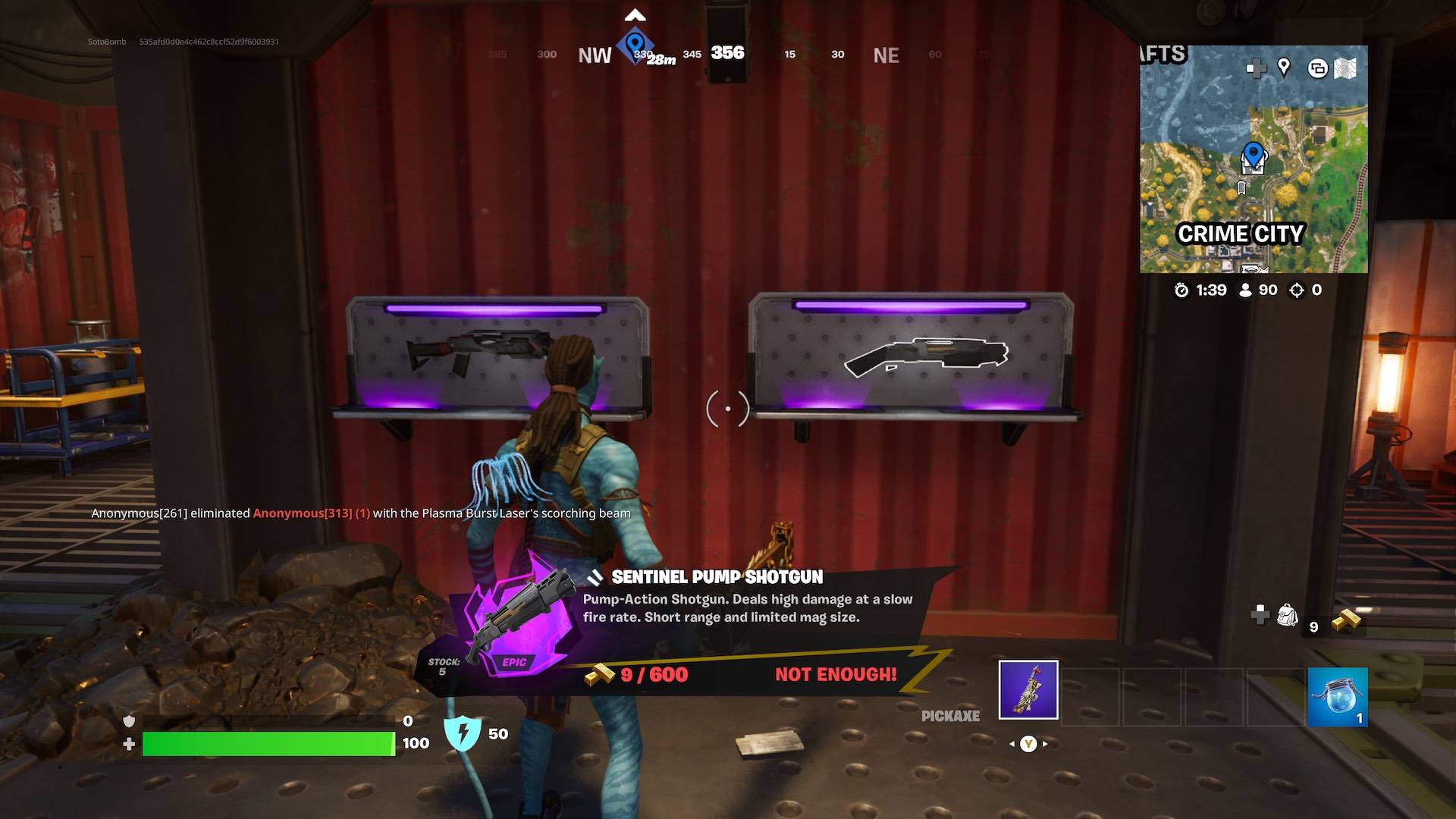Select the place-marker pin icon above the minimap
The image size is (1456, 819).
(x=1283, y=67)
